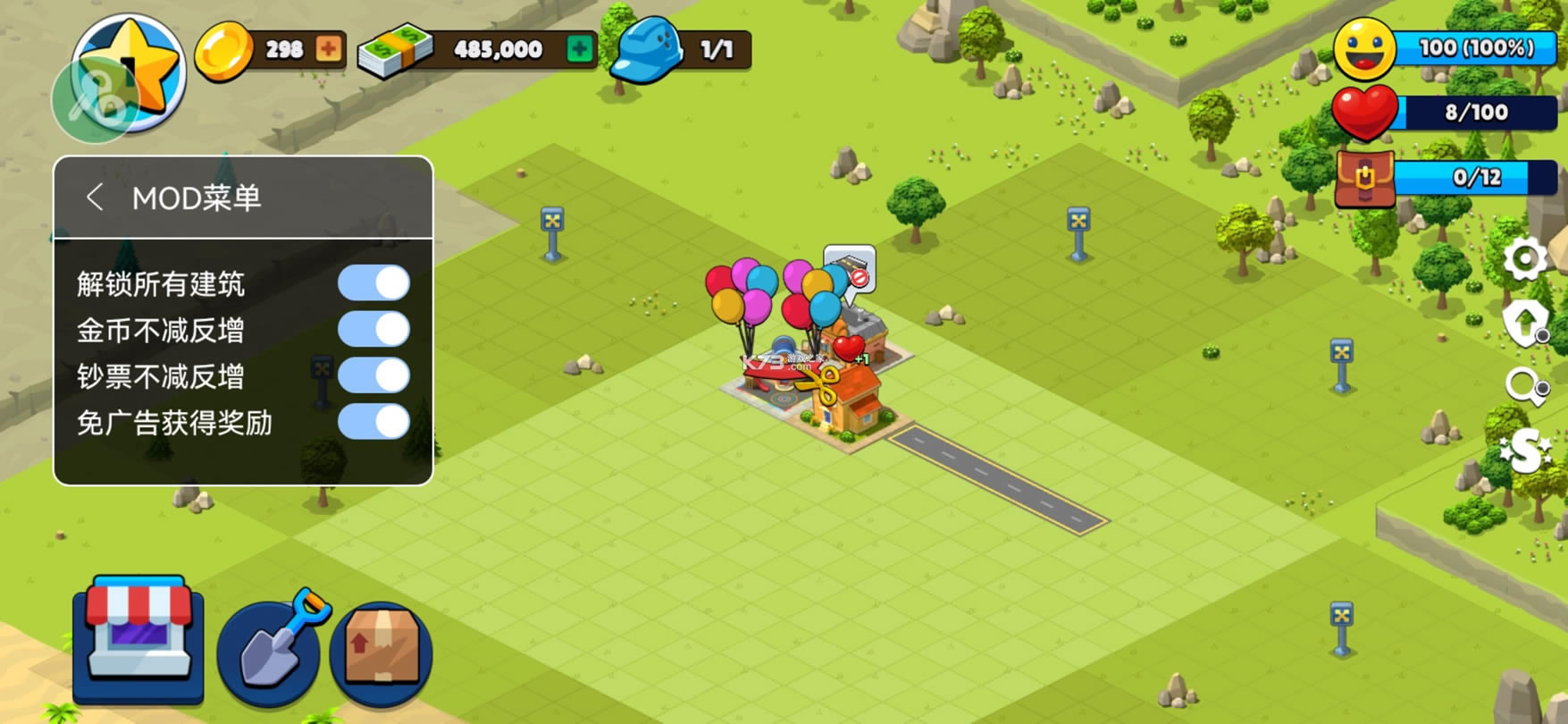The height and width of the screenshot is (724, 1568).
Task: Toggle the 金币不减反增 switch
Action: point(373,330)
